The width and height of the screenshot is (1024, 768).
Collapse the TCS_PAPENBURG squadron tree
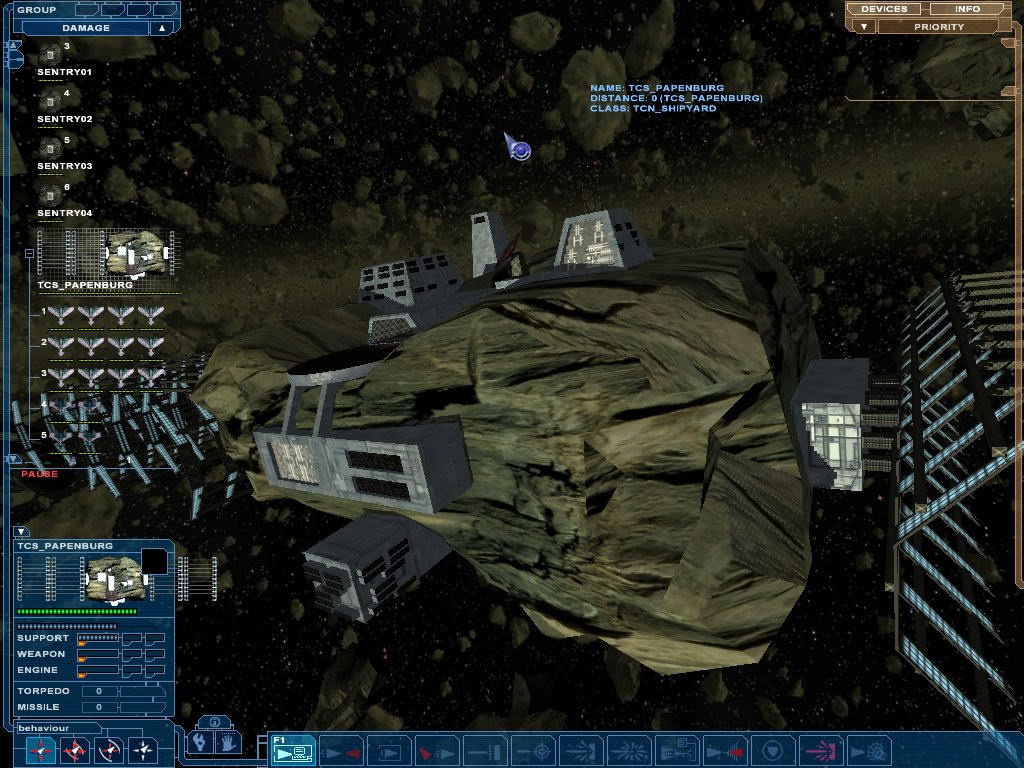click(29, 254)
